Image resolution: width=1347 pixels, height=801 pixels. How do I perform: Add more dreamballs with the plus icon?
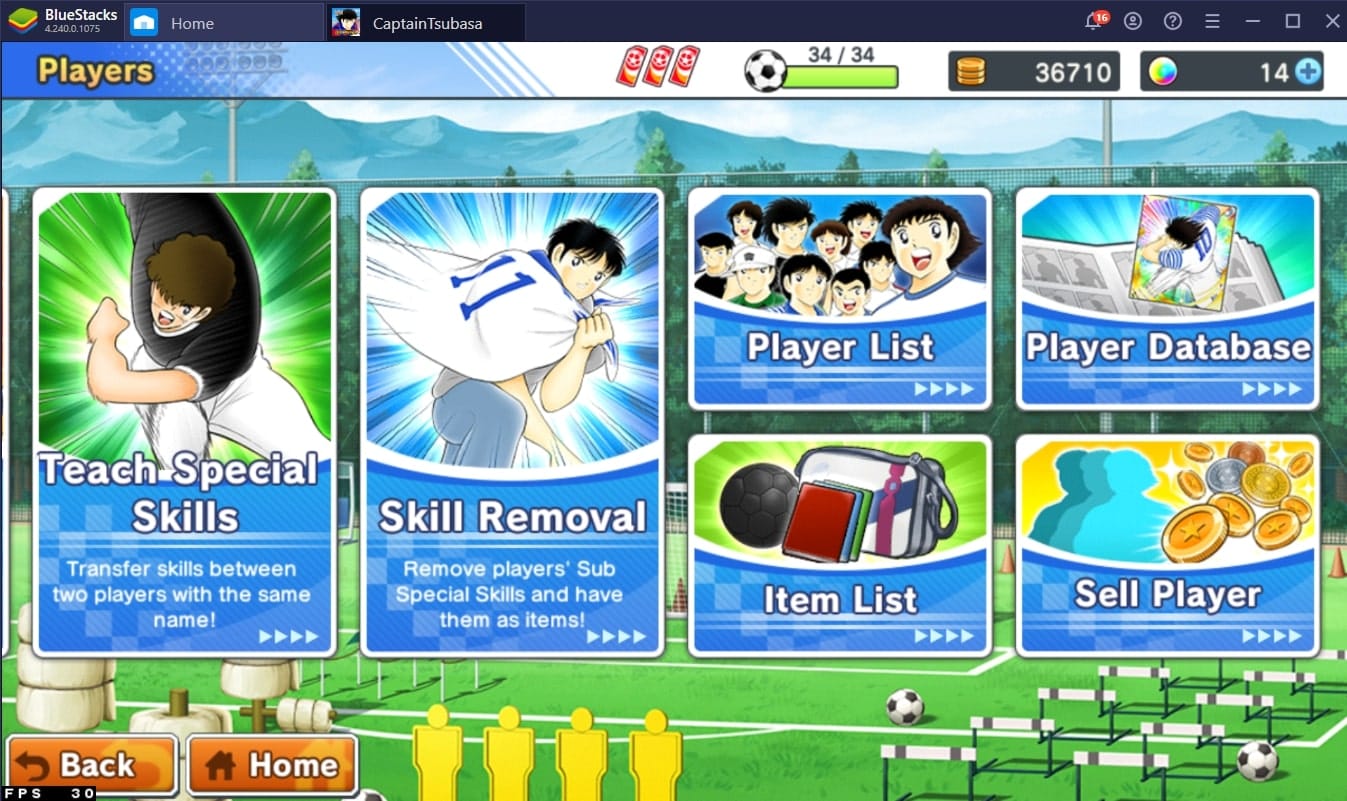tap(1307, 72)
